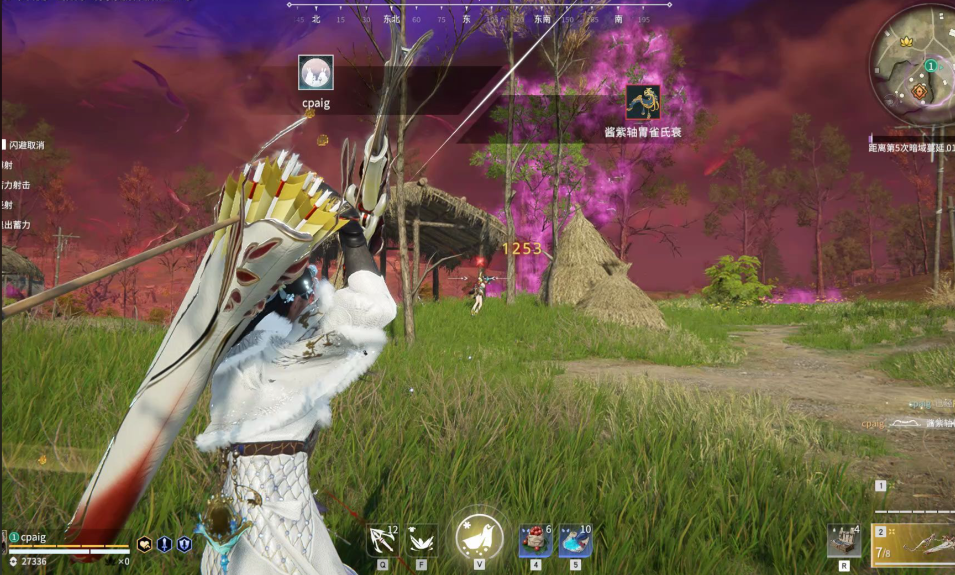Activate the leaf burst skill icon

coord(423,541)
